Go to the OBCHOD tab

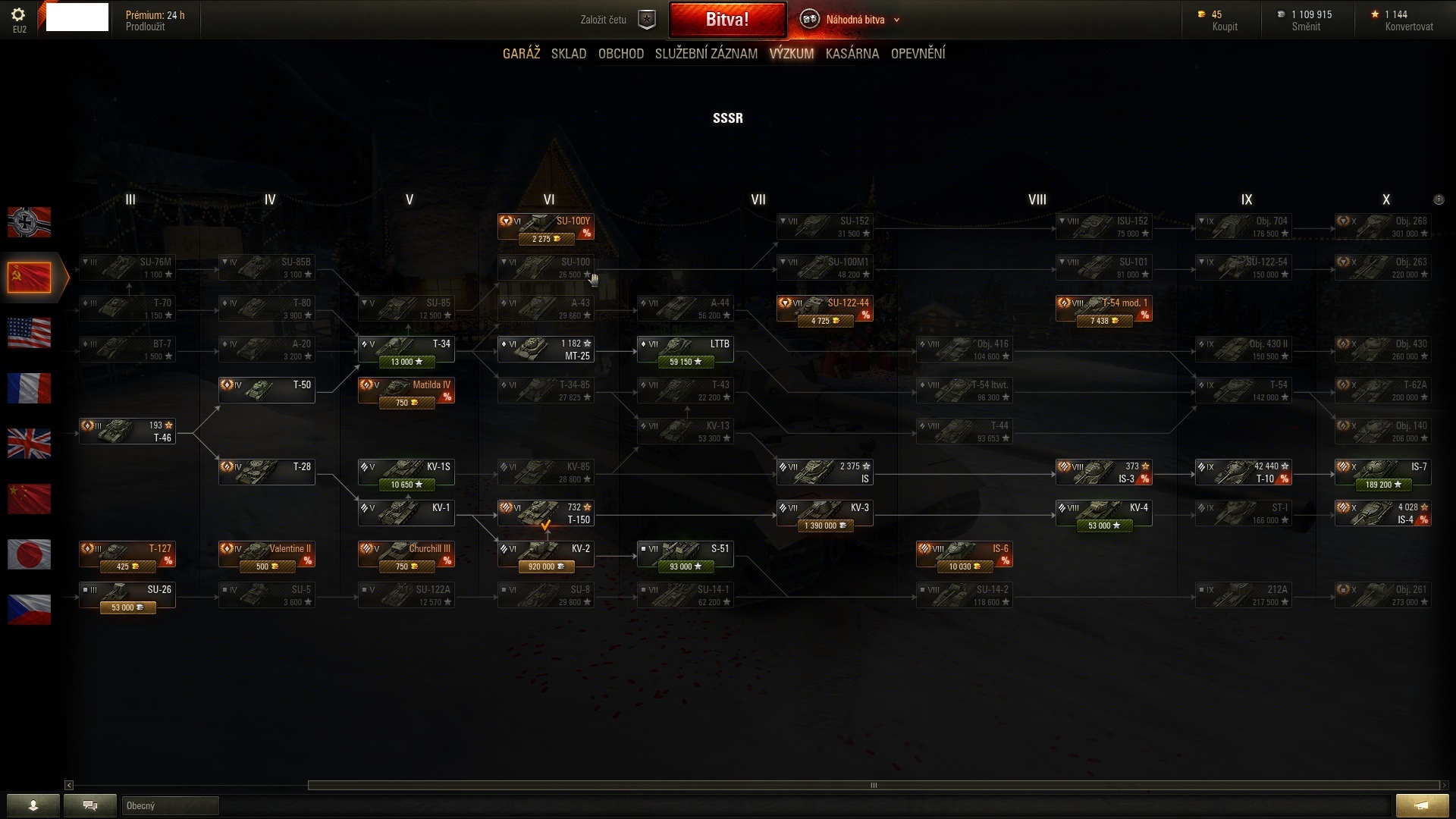tap(620, 54)
